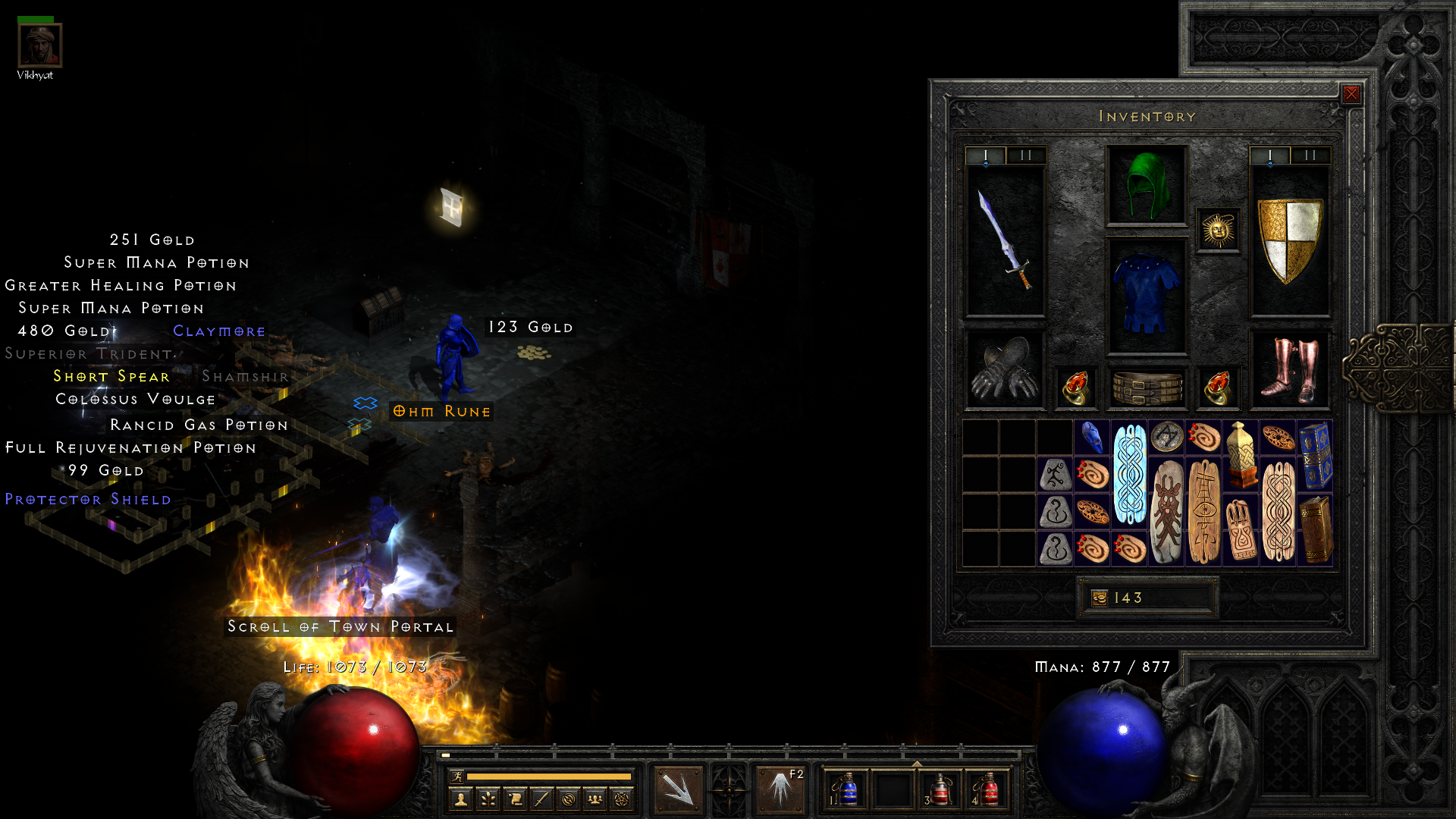Open the right-click skill bound to F2
This screenshot has width=1456, height=819.
coord(780,789)
